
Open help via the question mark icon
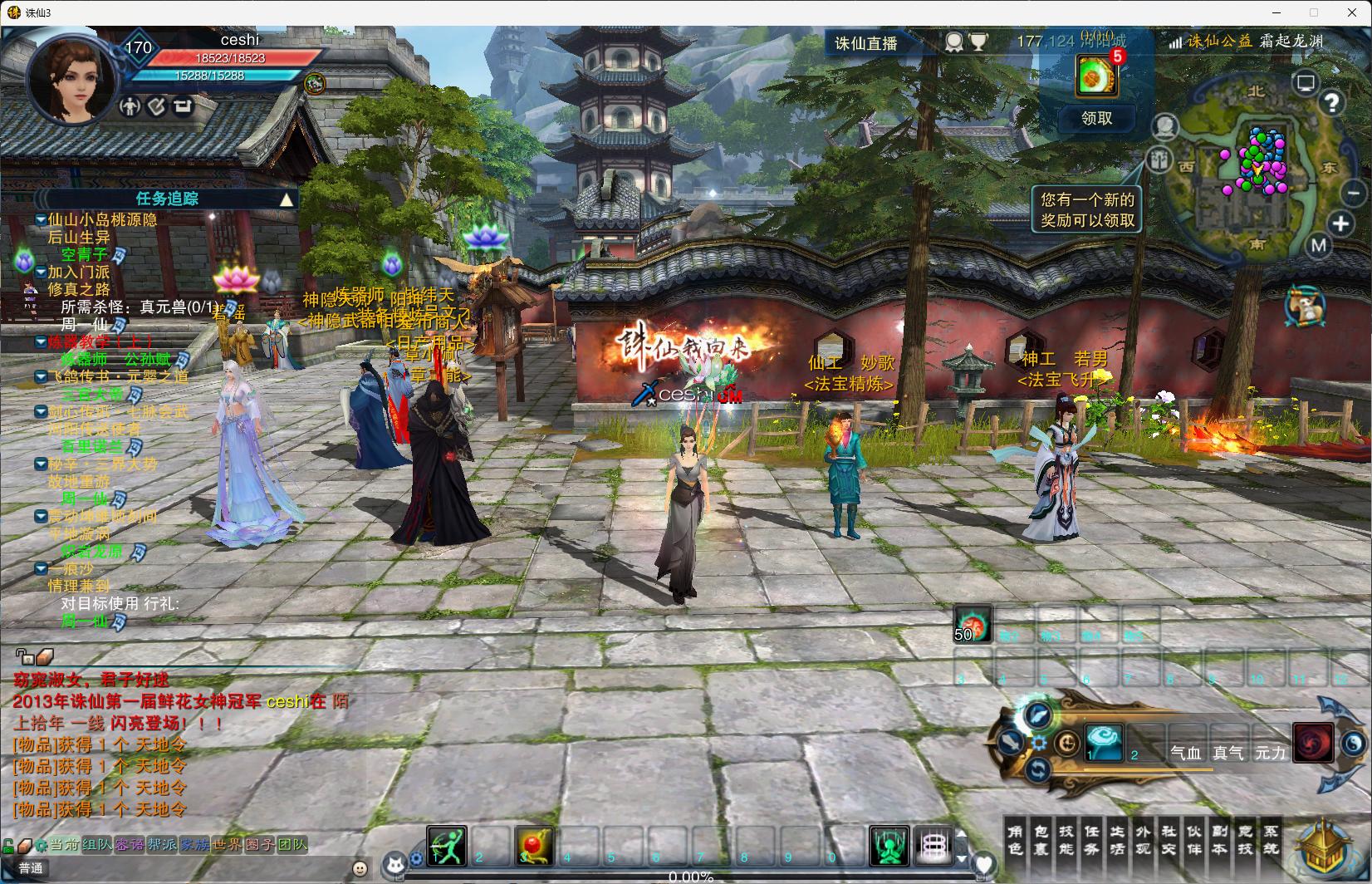1331,103
